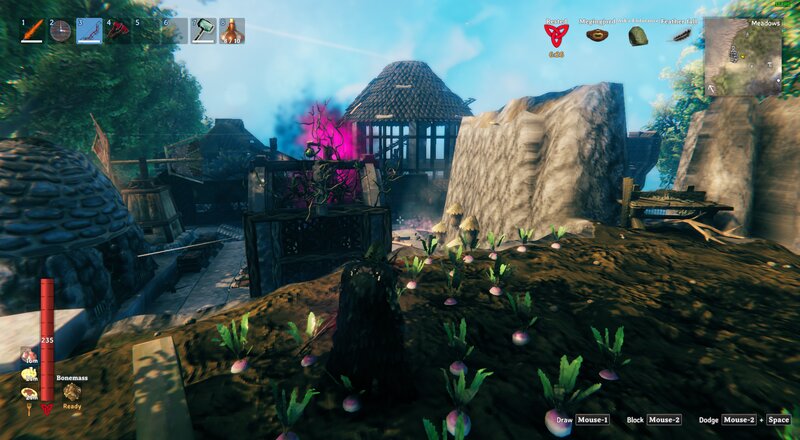Click the topmost food icon beside health bar
The image size is (800, 440).
[x=28, y=354]
